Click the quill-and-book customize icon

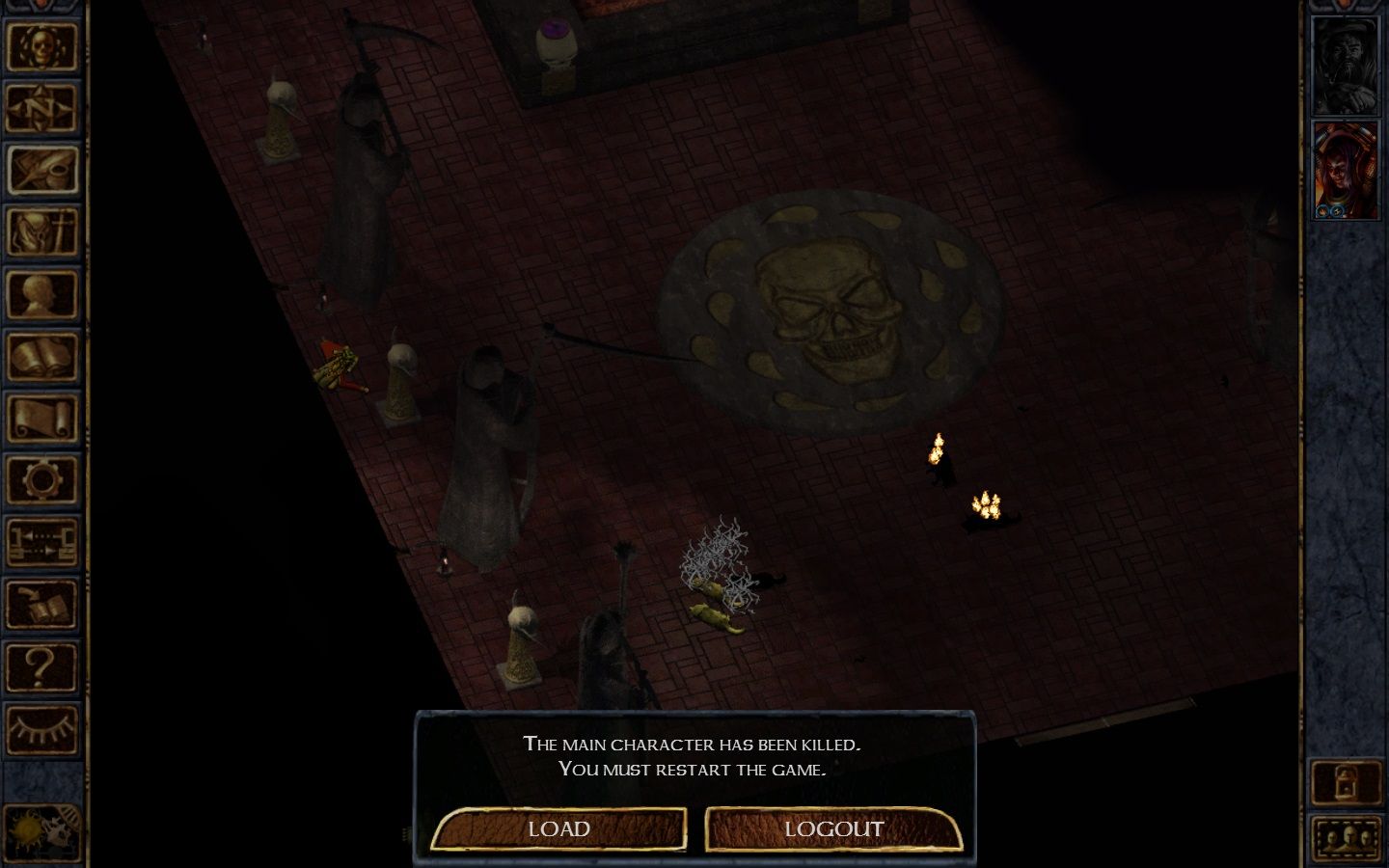(x=42, y=603)
